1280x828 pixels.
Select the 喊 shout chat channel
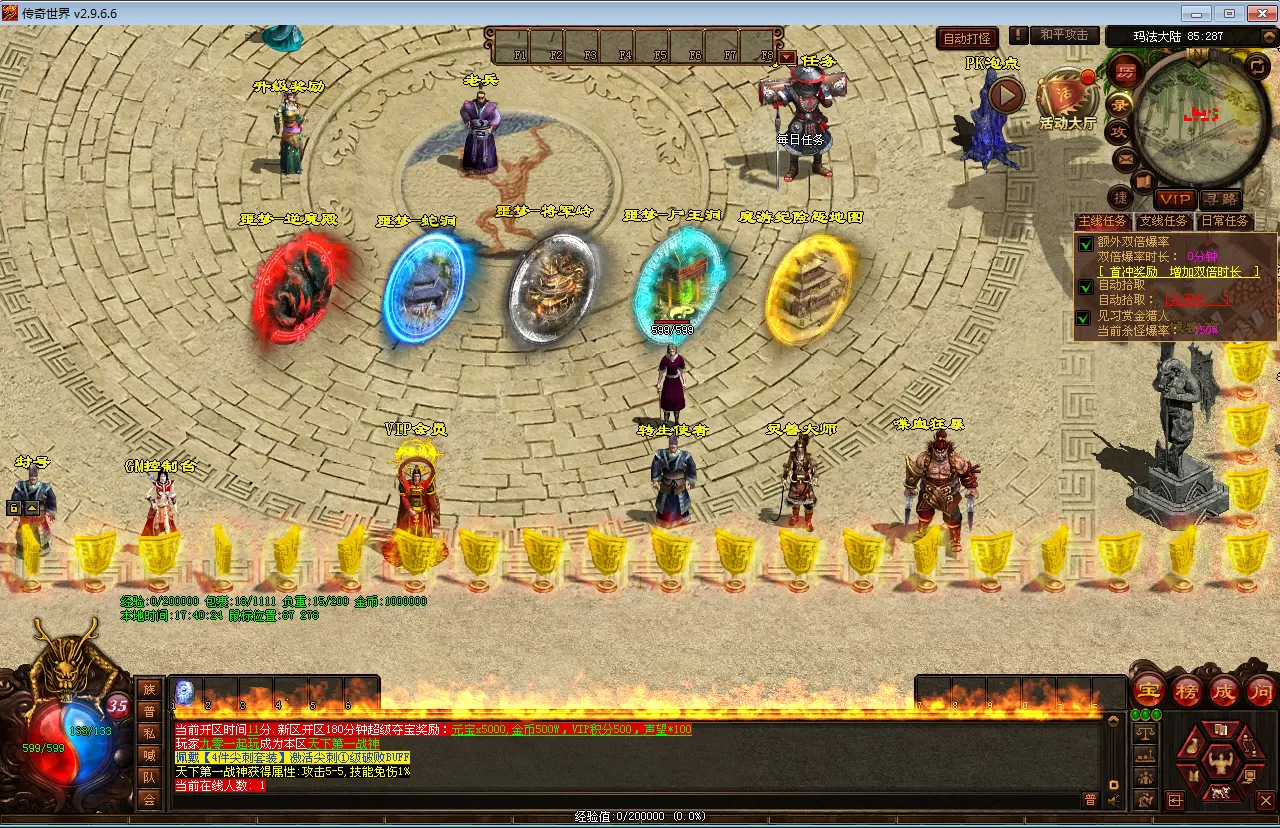(149, 755)
